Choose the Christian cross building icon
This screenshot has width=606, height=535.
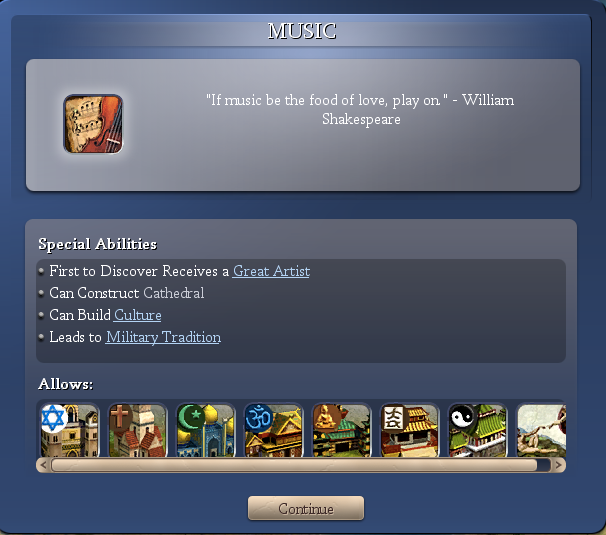click(137, 430)
